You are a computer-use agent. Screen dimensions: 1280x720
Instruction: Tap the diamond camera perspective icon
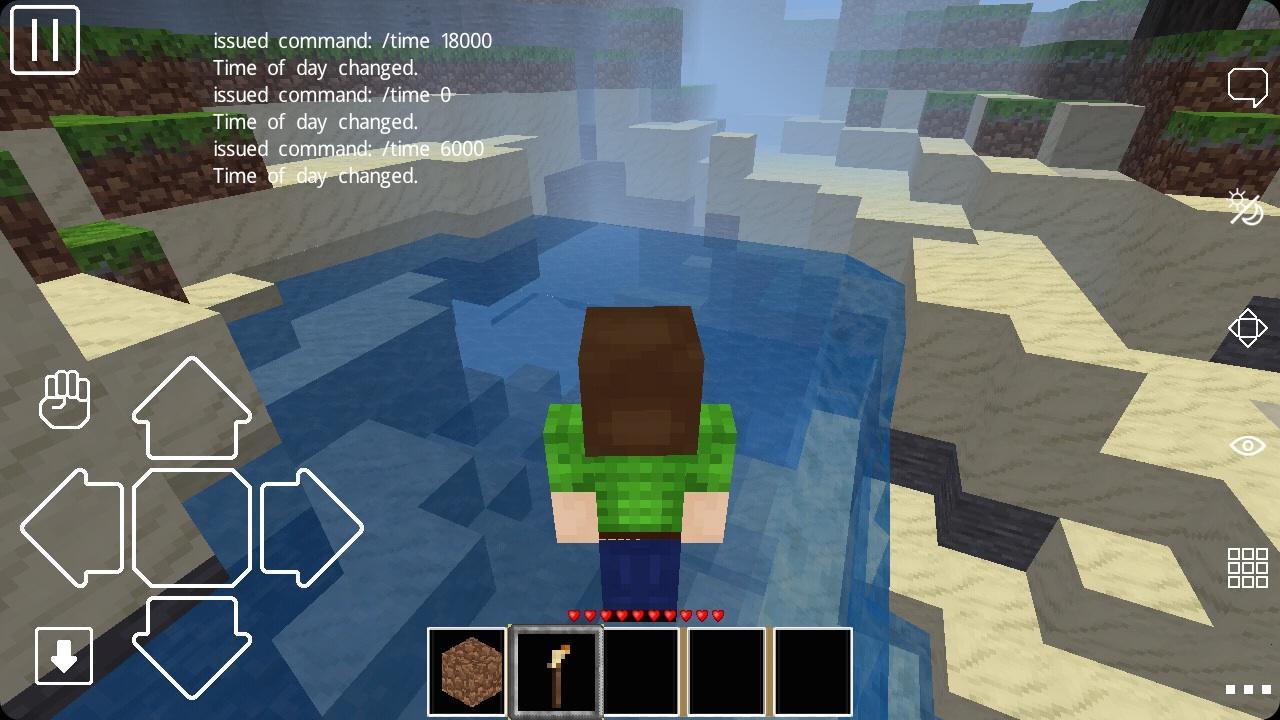tap(1249, 327)
